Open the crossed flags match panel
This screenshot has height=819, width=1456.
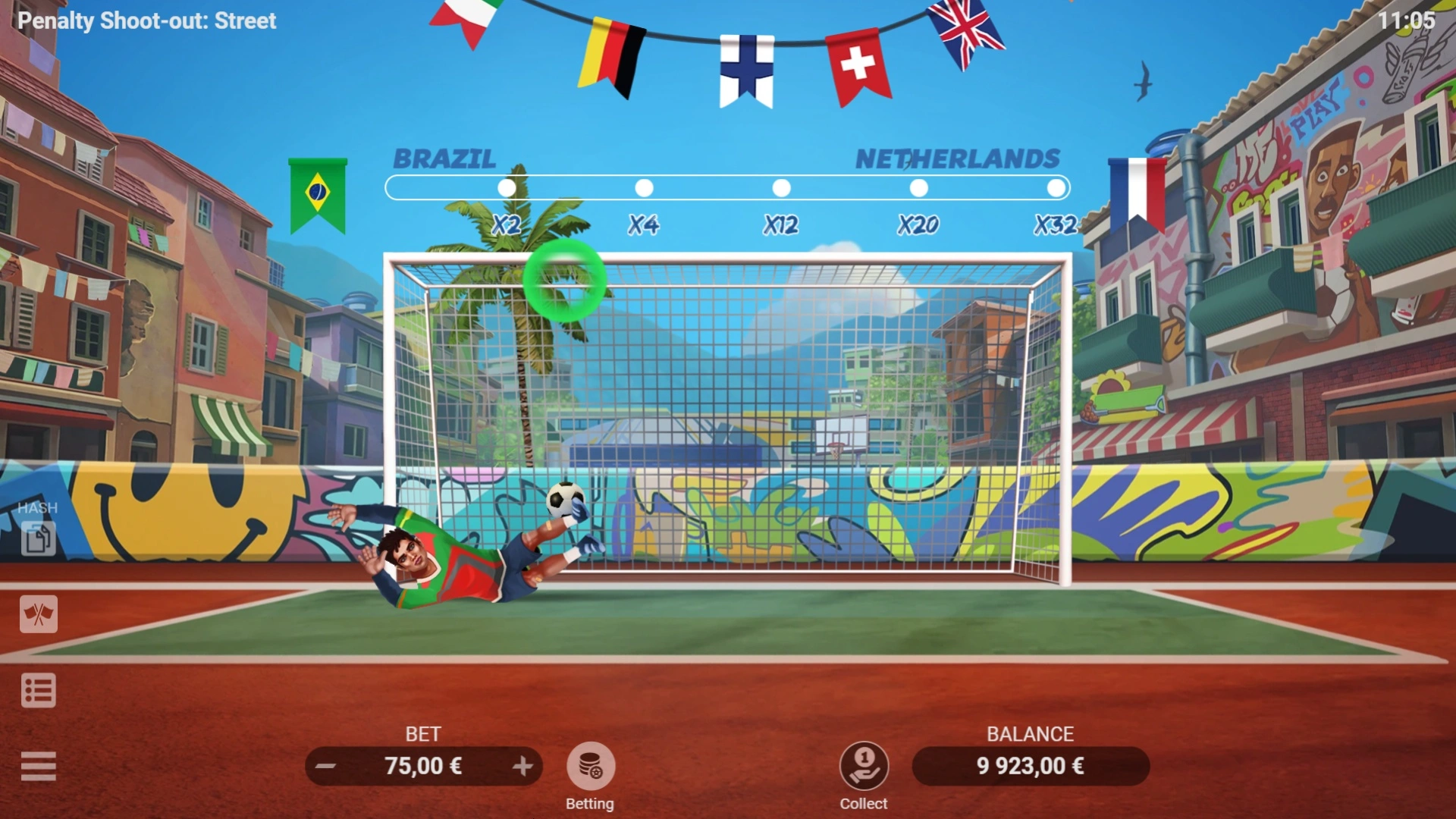pyautogui.click(x=39, y=615)
